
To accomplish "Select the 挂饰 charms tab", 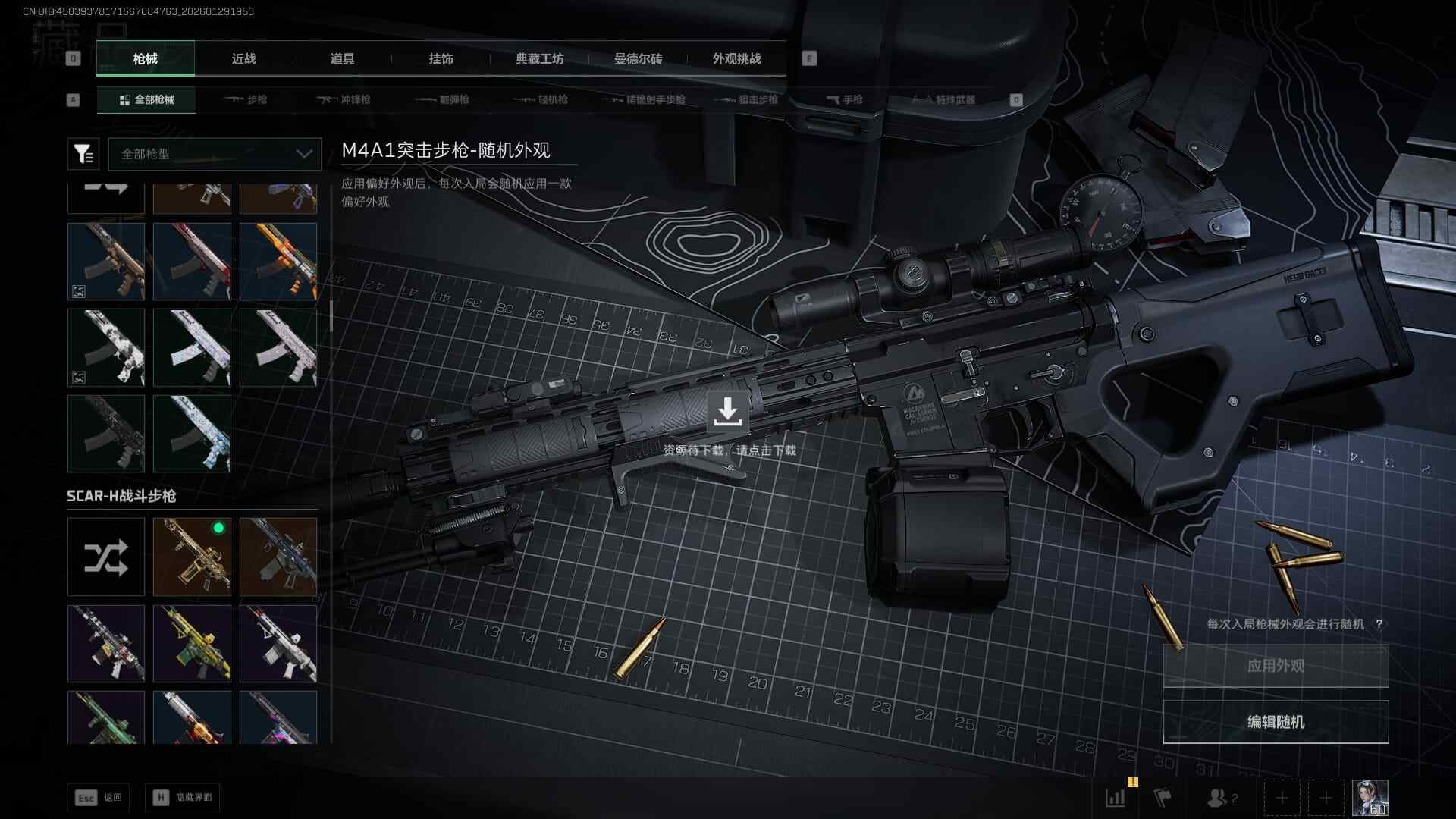I will point(441,58).
